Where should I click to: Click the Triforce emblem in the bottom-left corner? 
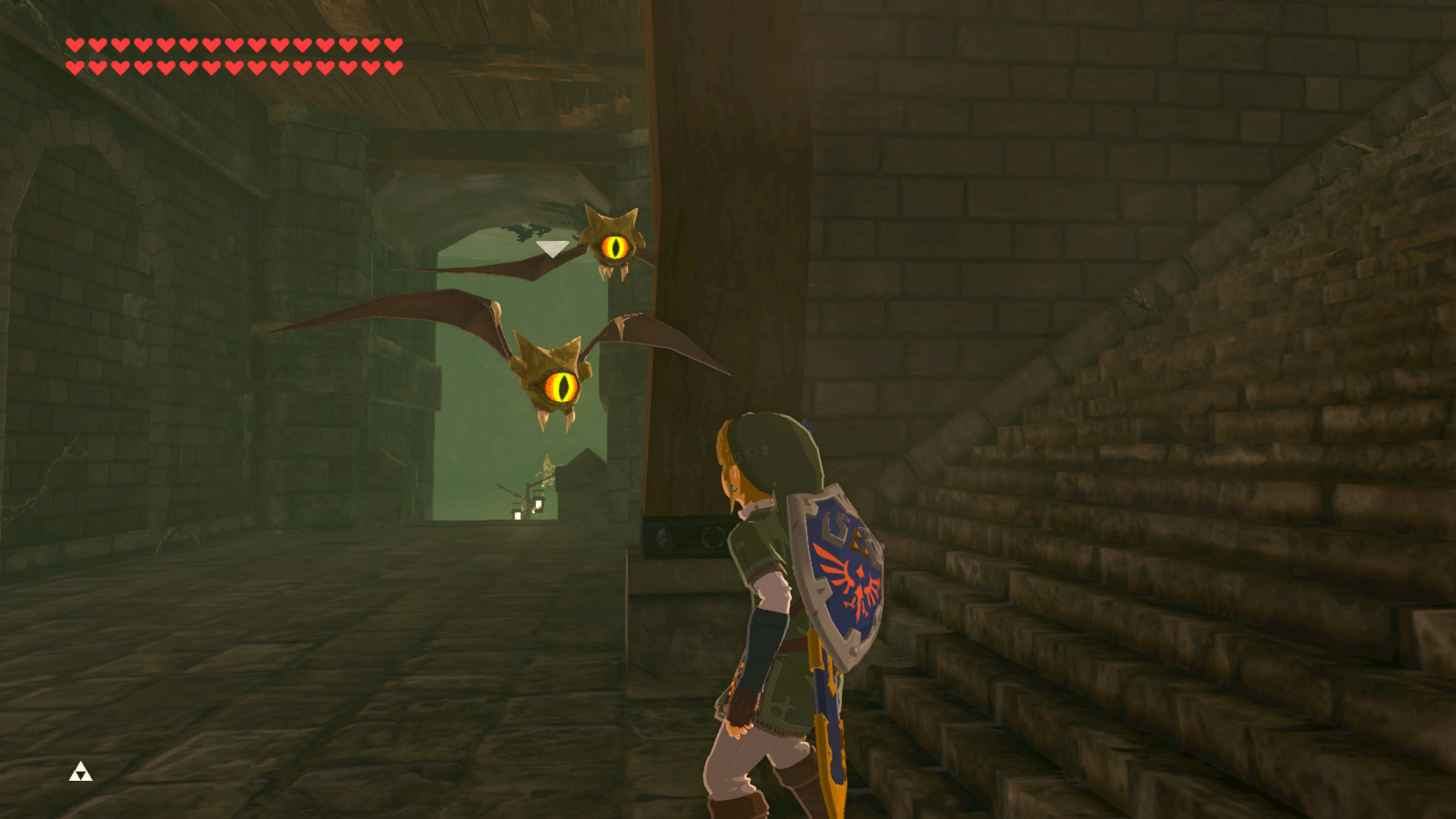80,773
